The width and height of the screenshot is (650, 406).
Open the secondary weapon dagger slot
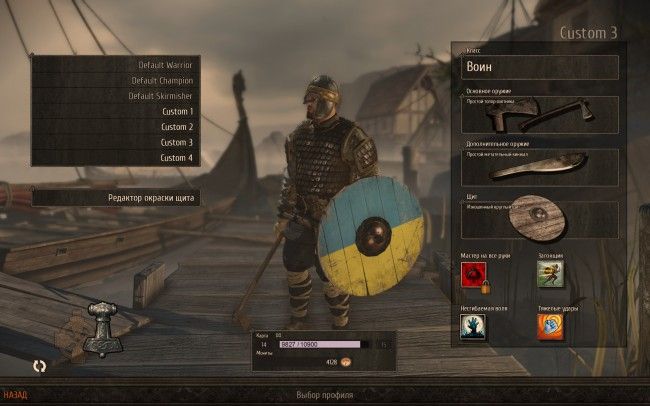[540, 167]
